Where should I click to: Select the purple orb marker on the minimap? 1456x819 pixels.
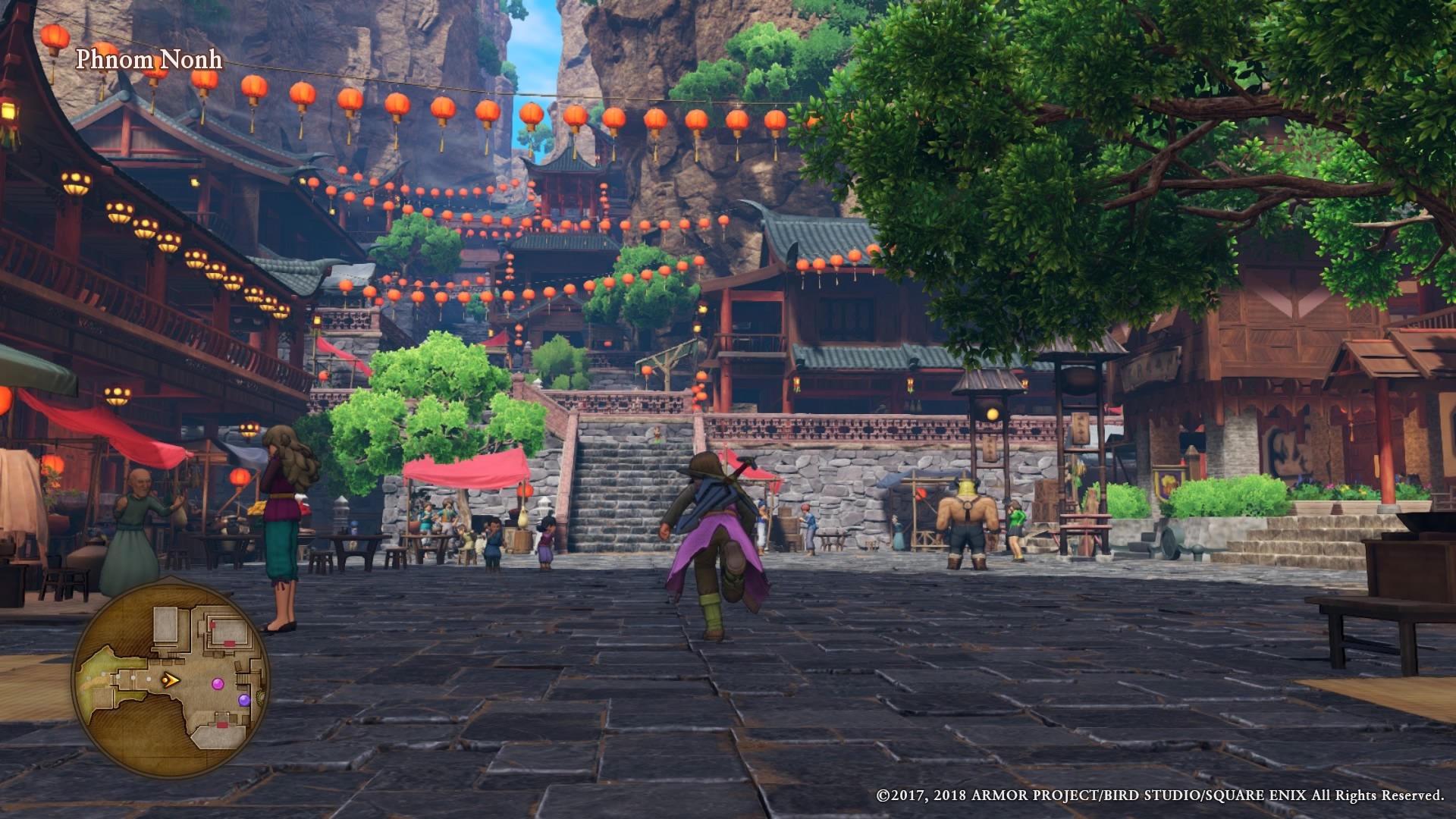[244, 700]
